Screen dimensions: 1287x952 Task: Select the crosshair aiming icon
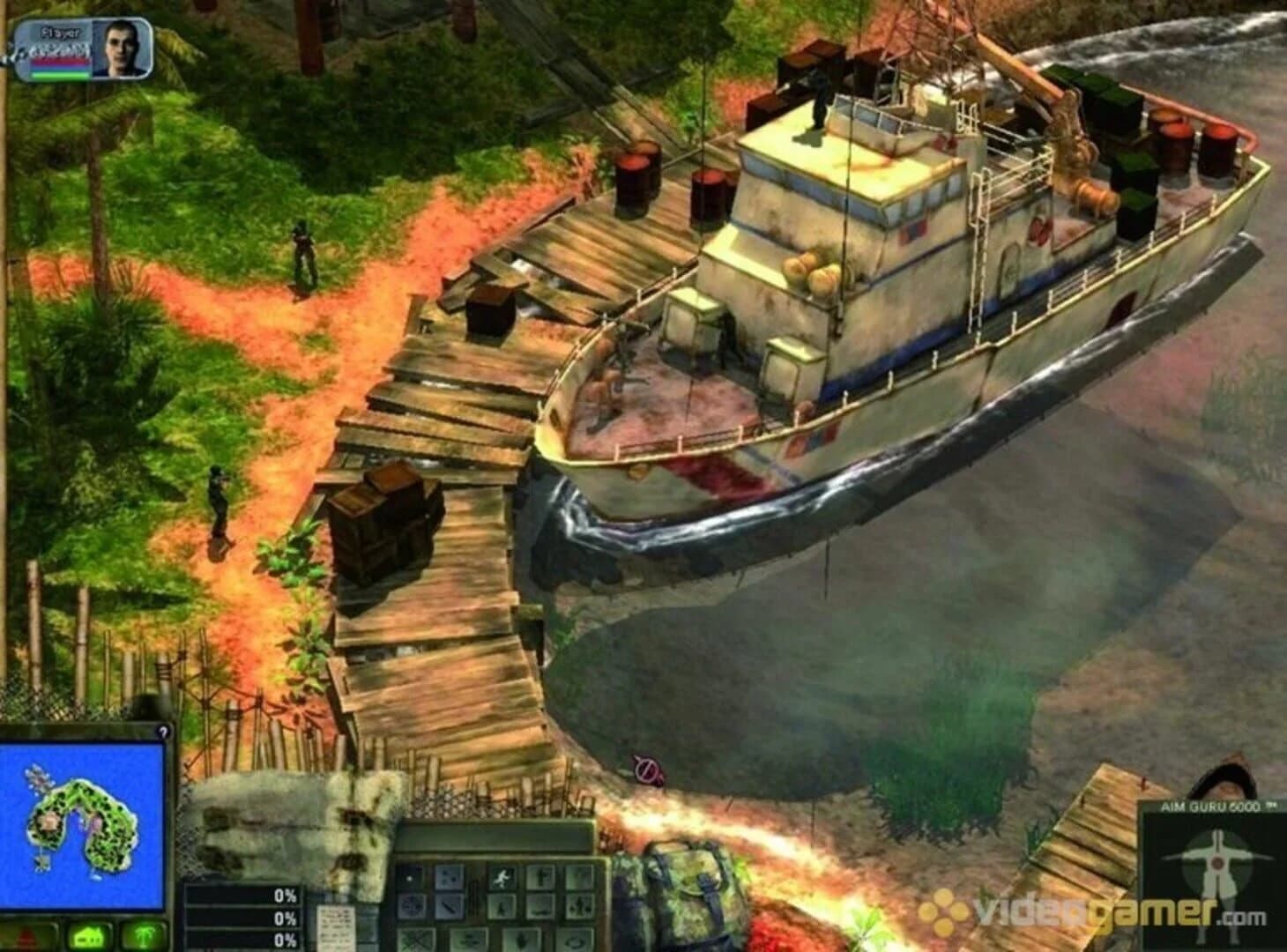coord(413,906)
